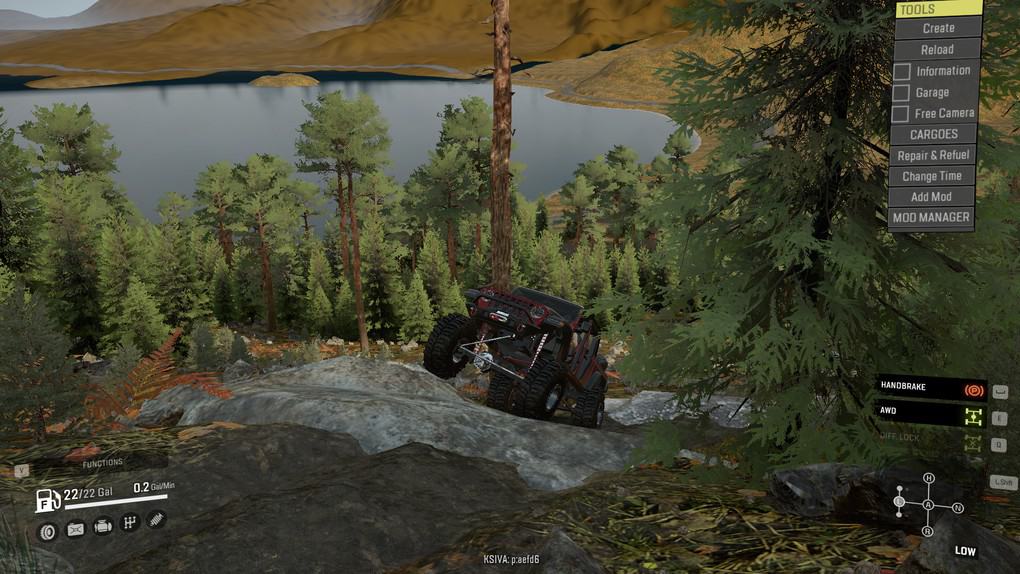Enable the Garage checkbox
The height and width of the screenshot is (574, 1020).
tap(902, 92)
